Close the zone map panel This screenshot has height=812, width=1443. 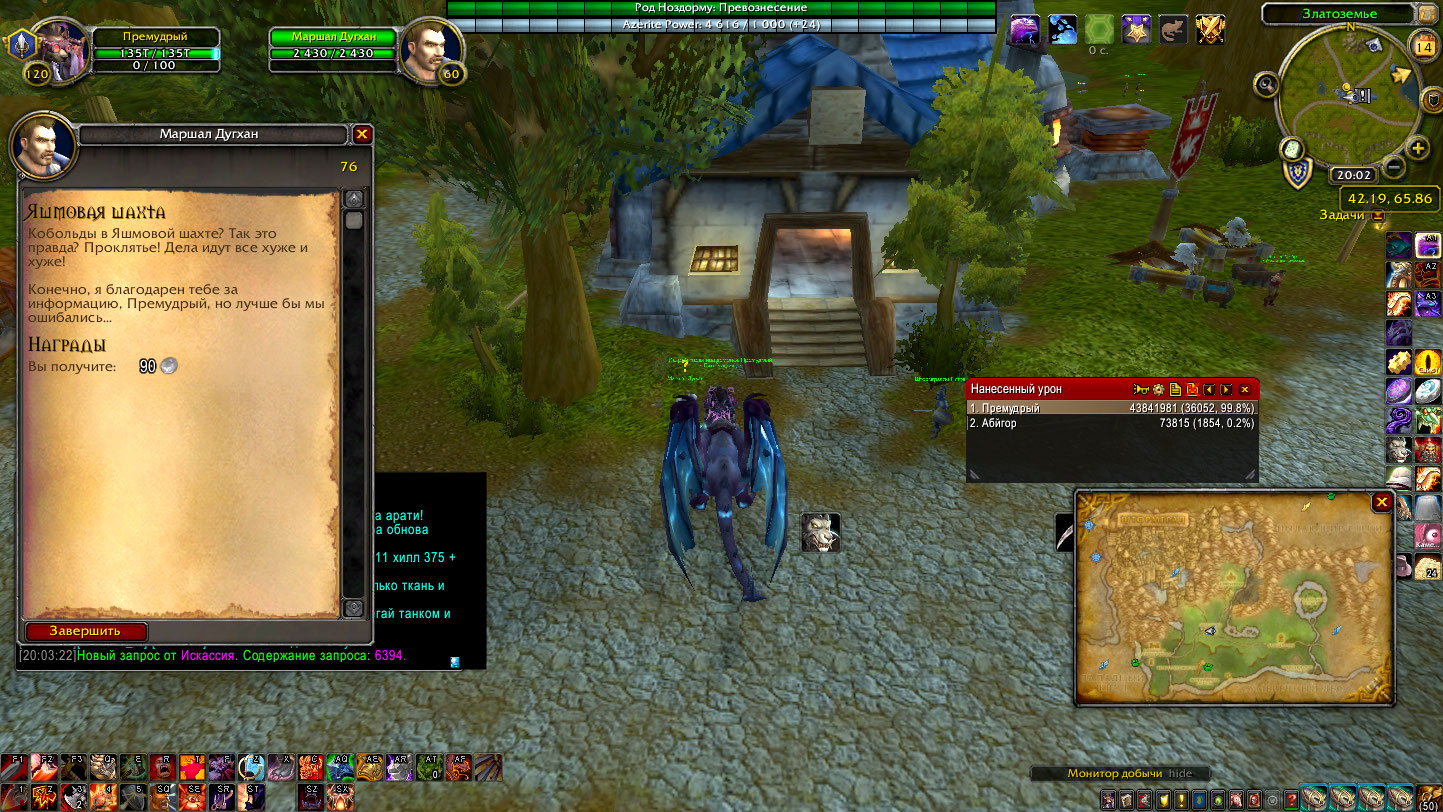(1381, 502)
